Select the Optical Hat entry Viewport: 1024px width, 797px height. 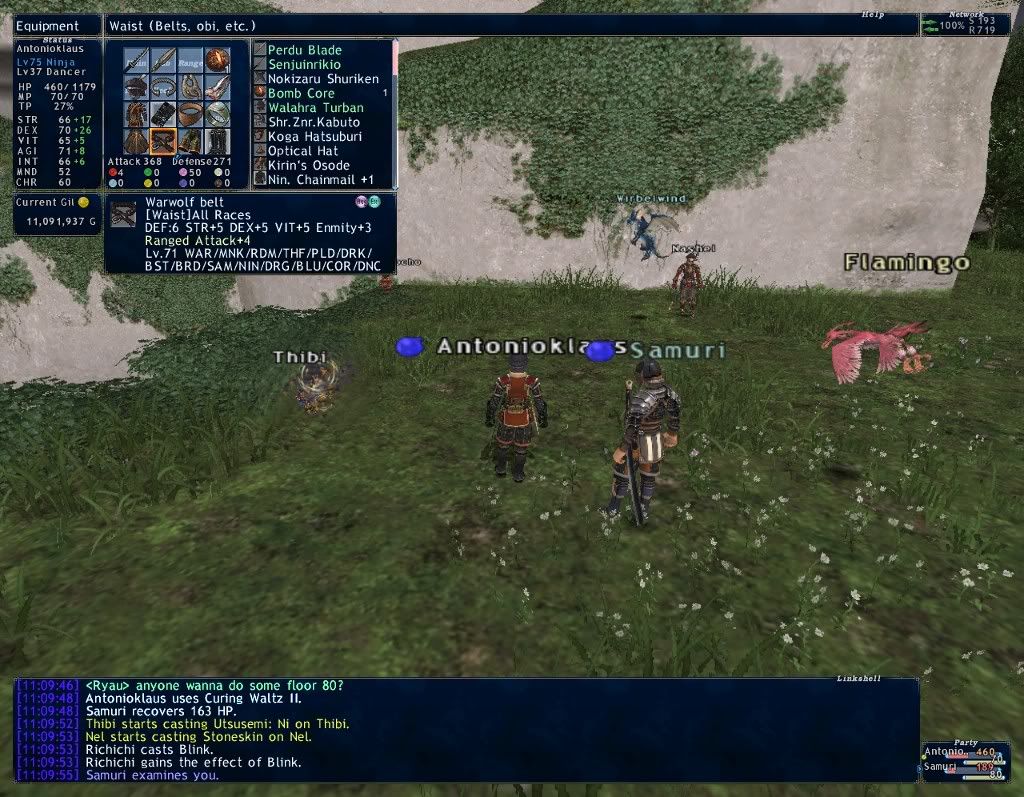[x=302, y=151]
